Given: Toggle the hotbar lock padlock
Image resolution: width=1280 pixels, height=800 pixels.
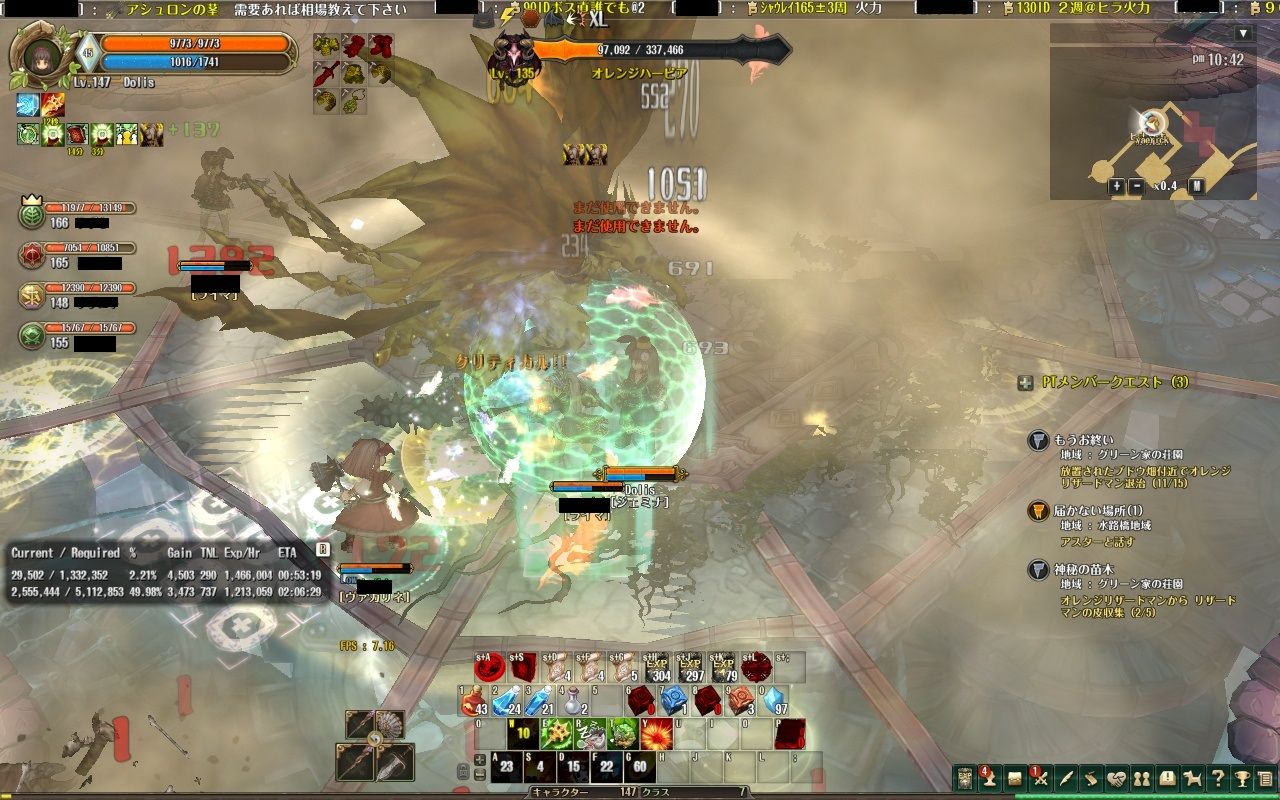Looking at the screenshot, I should [x=464, y=769].
